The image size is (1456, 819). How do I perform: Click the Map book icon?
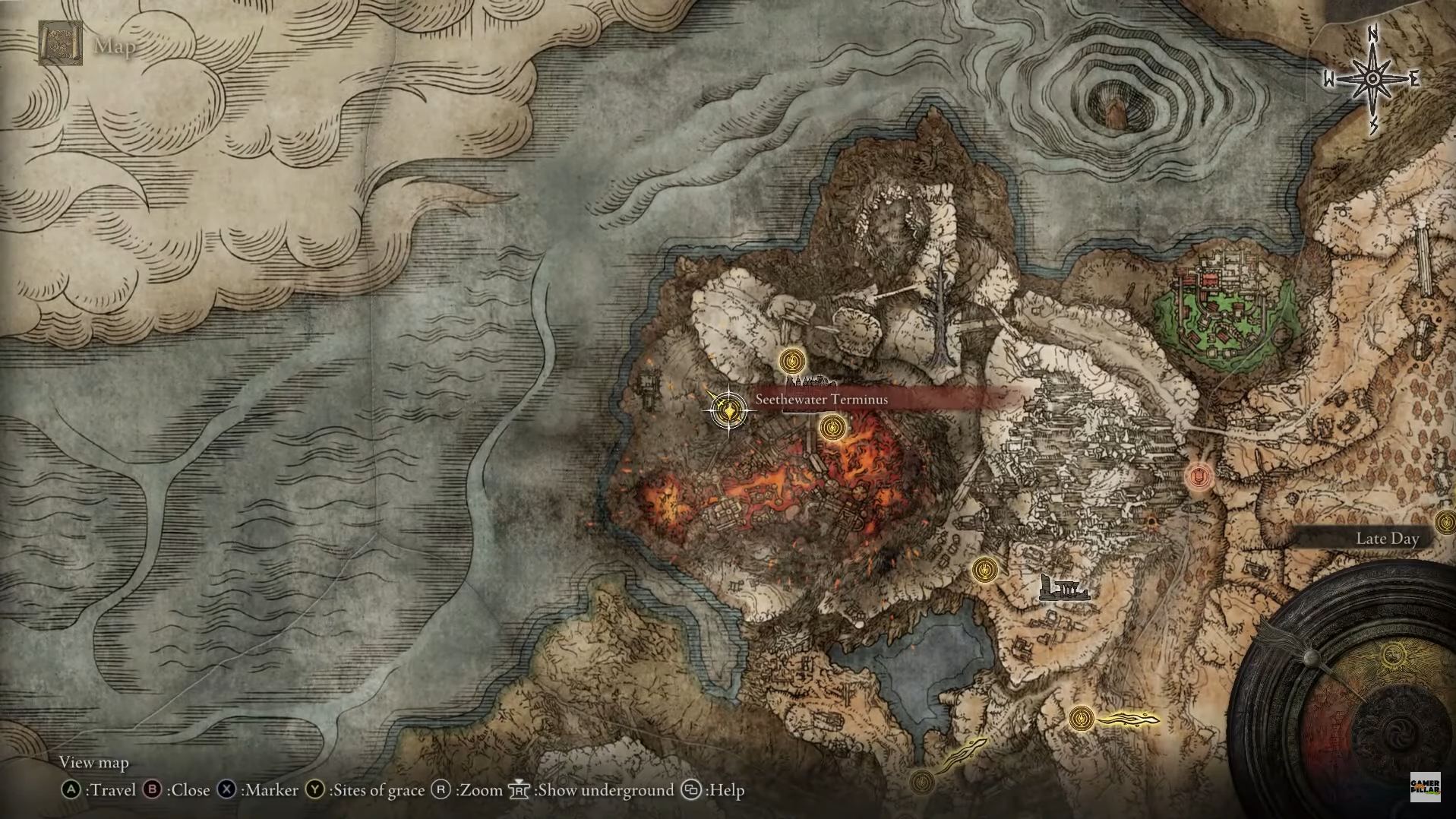point(61,44)
